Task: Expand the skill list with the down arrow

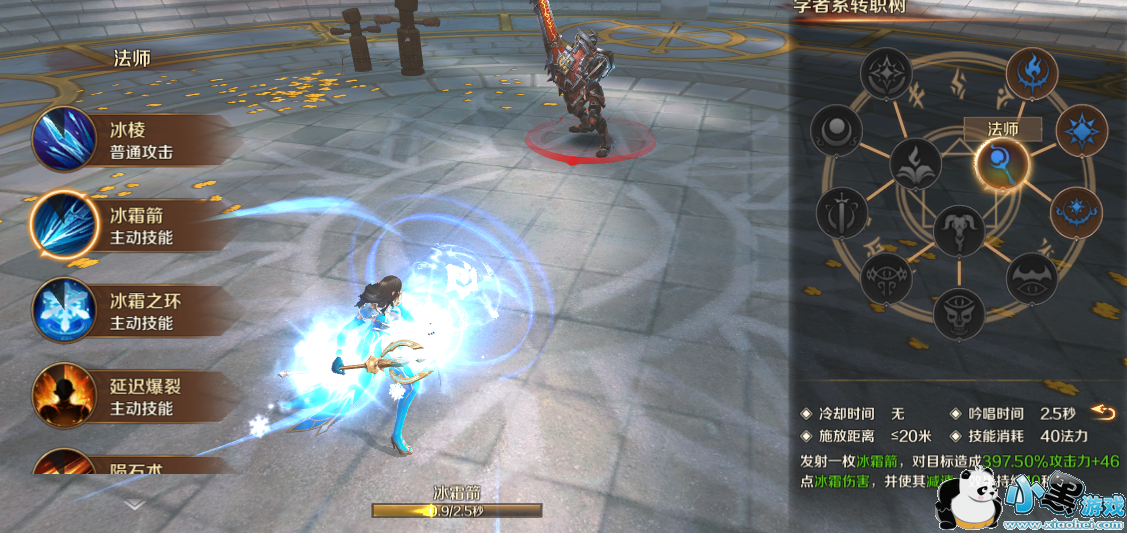Action: pyautogui.click(x=134, y=506)
